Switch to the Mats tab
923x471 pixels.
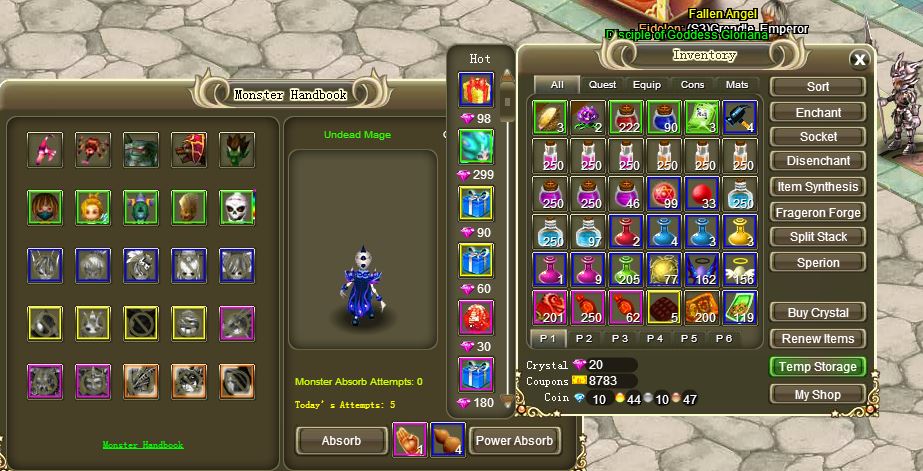pos(736,85)
